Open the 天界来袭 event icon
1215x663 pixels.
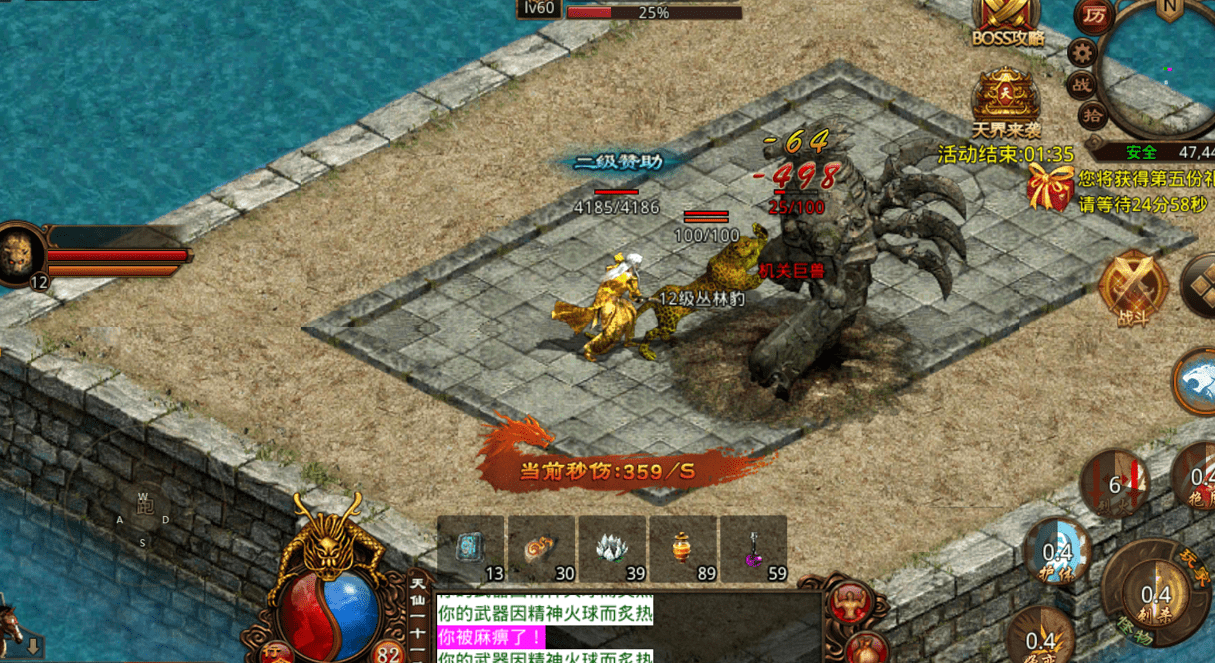(1006, 98)
